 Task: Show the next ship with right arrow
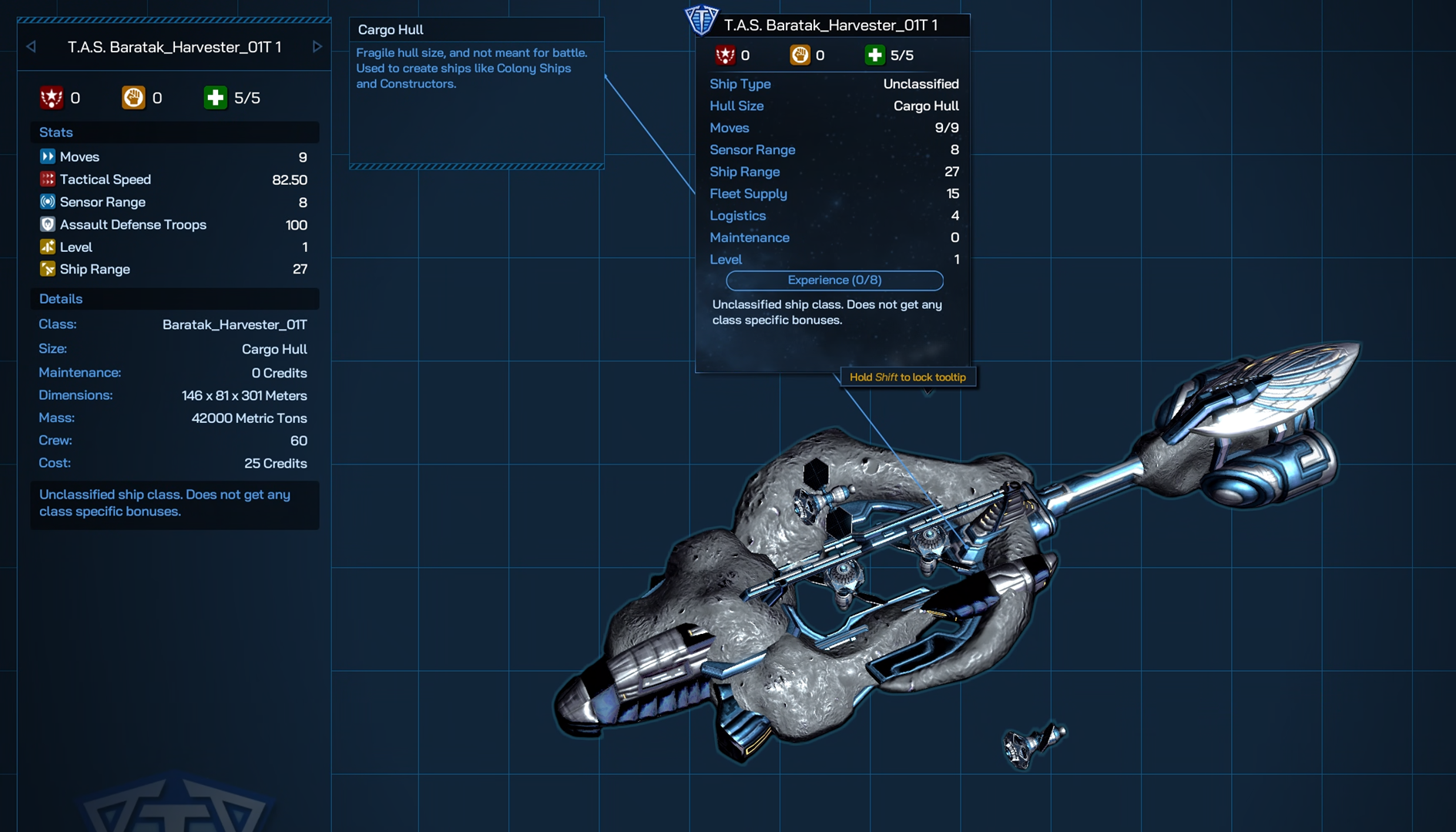[x=317, y=47]
